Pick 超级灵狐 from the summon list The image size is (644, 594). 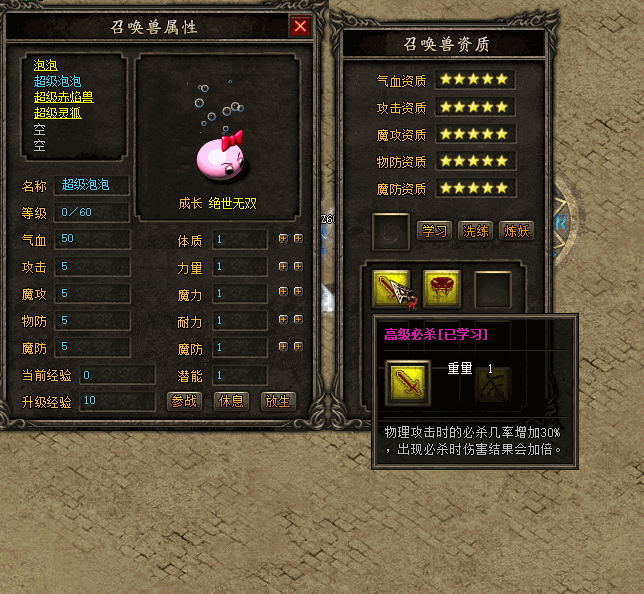pyautogui.click(x=58, y=113)
